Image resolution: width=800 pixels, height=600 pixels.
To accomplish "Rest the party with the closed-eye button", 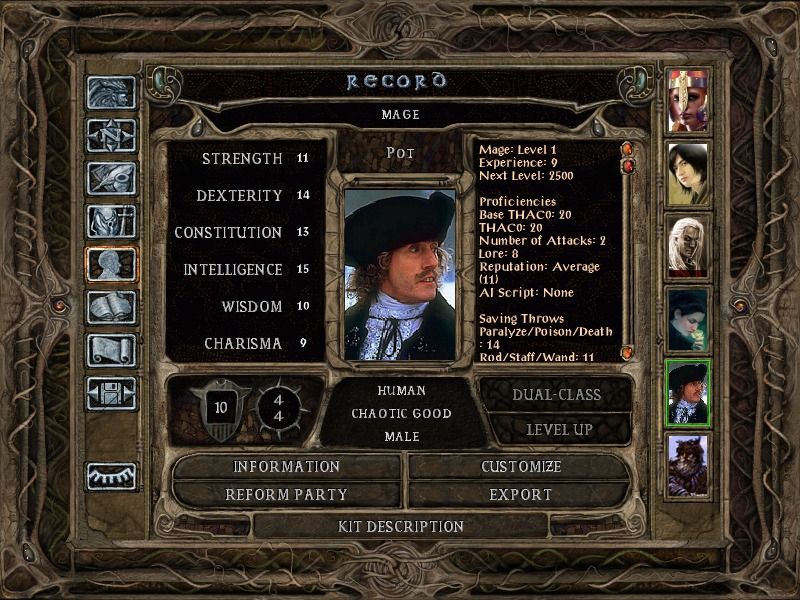I will (x=111, y=476).
